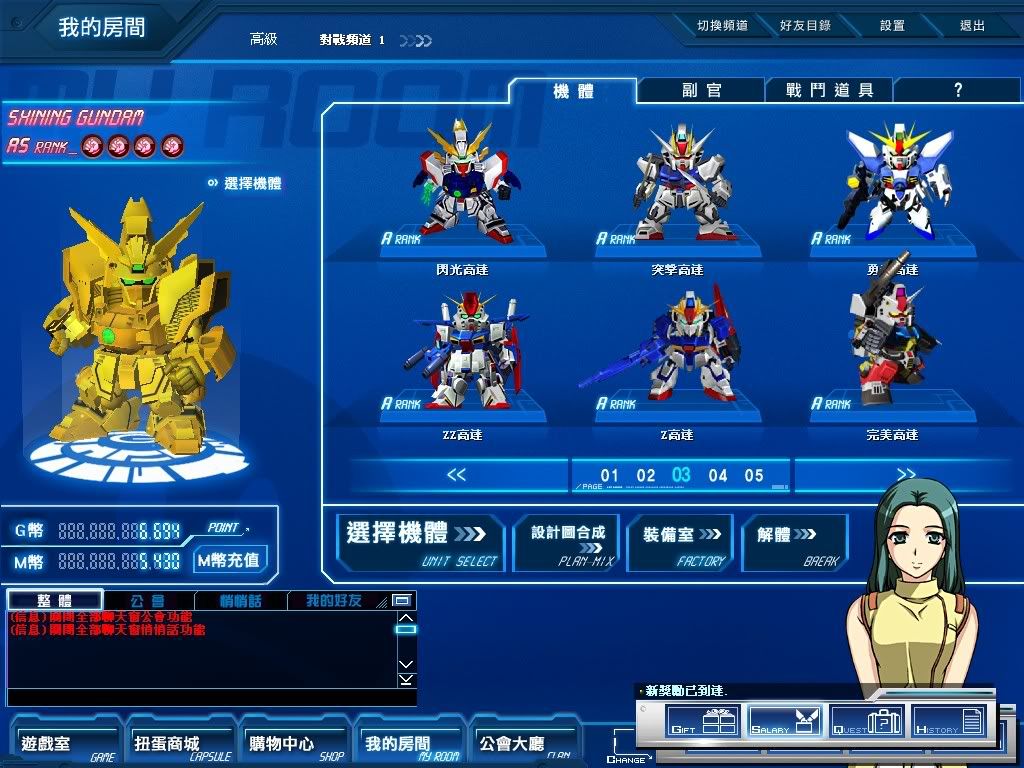Viewport: 1024px width, 768px height.
Task: Click the previous page double-arrow button
Action: point(456,475)
